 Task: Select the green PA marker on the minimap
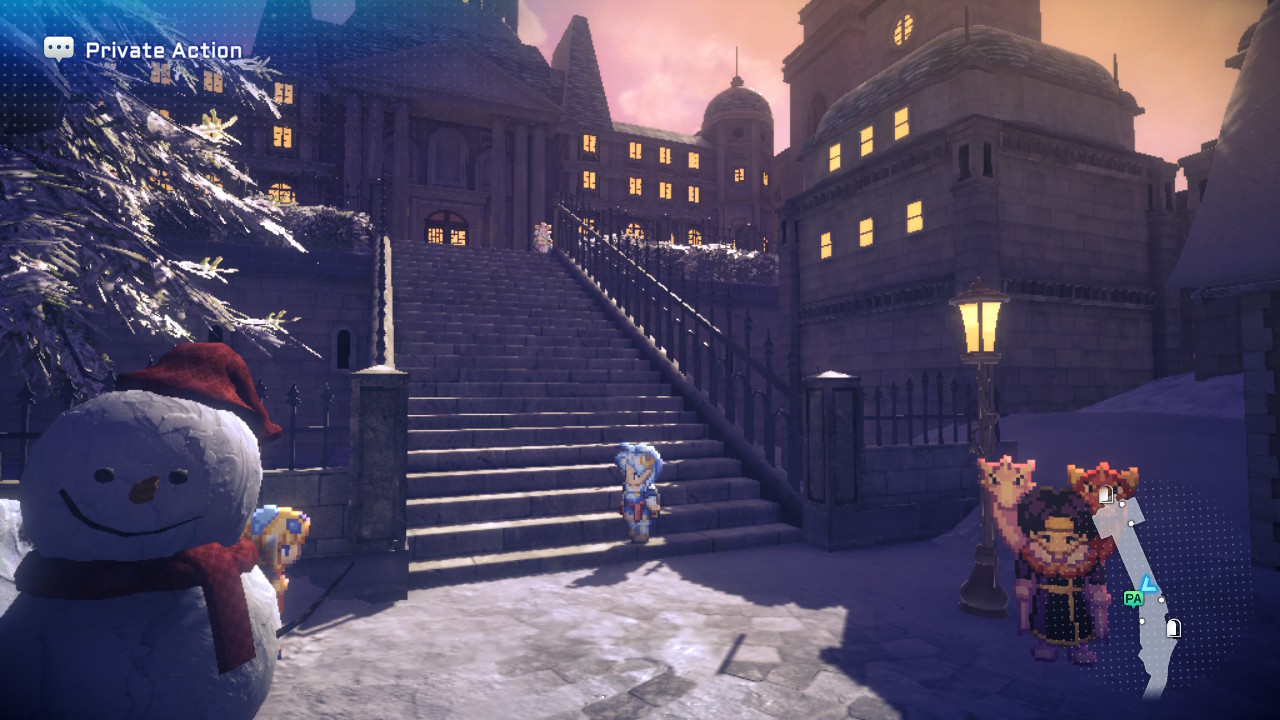click(1132, 598)
